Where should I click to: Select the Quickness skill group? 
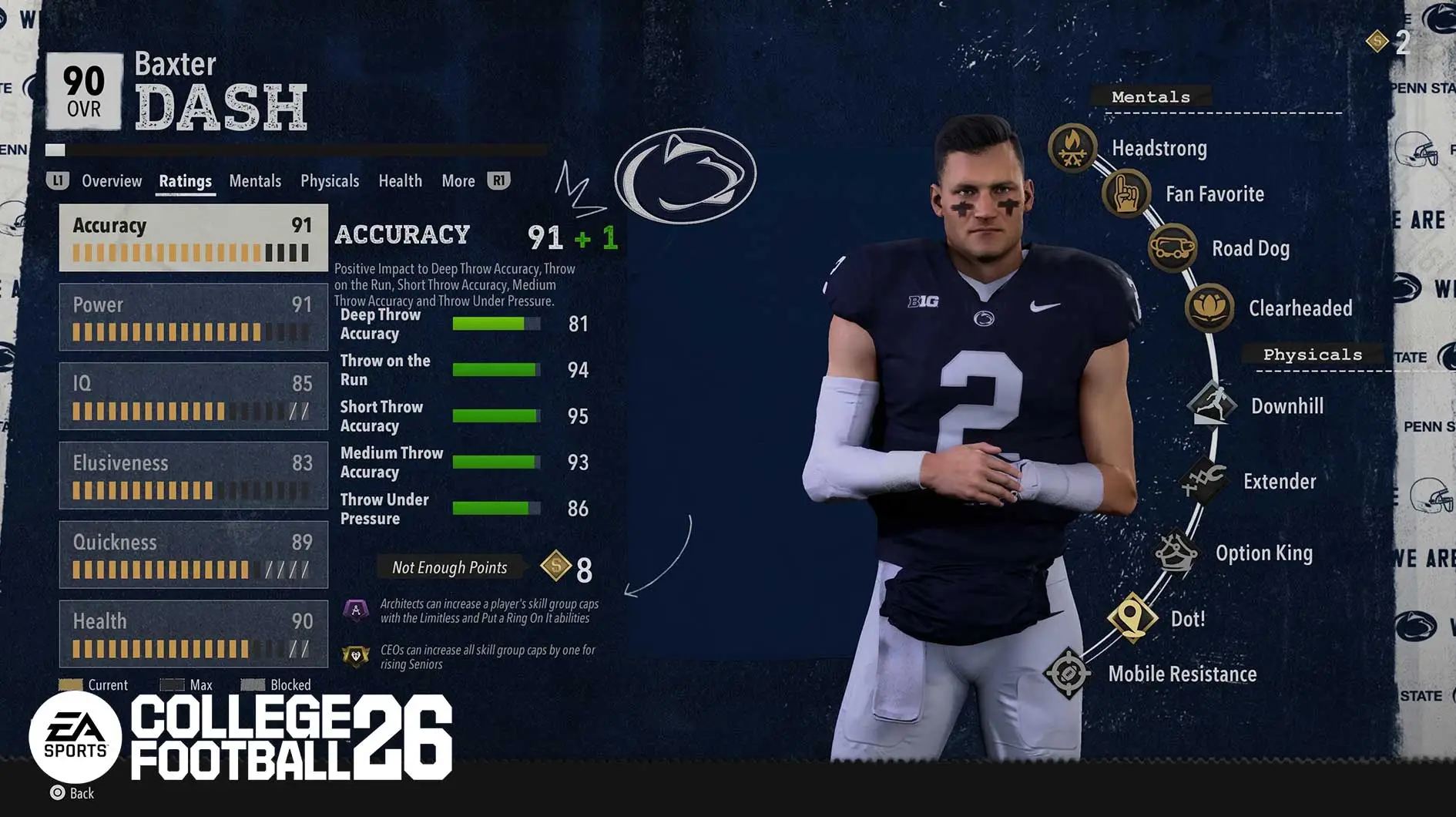[193, 555]
